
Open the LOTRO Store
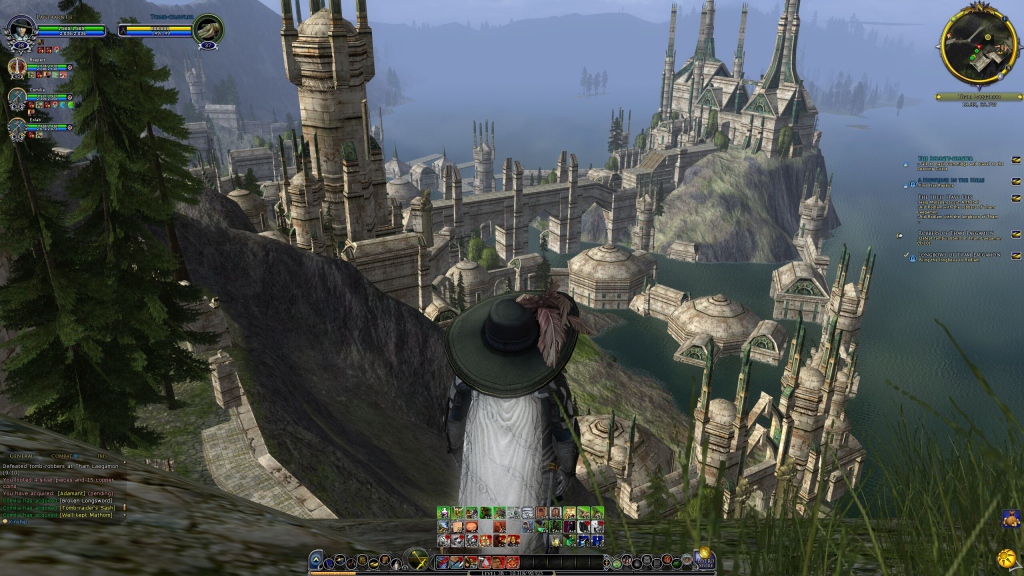[703, 558]
